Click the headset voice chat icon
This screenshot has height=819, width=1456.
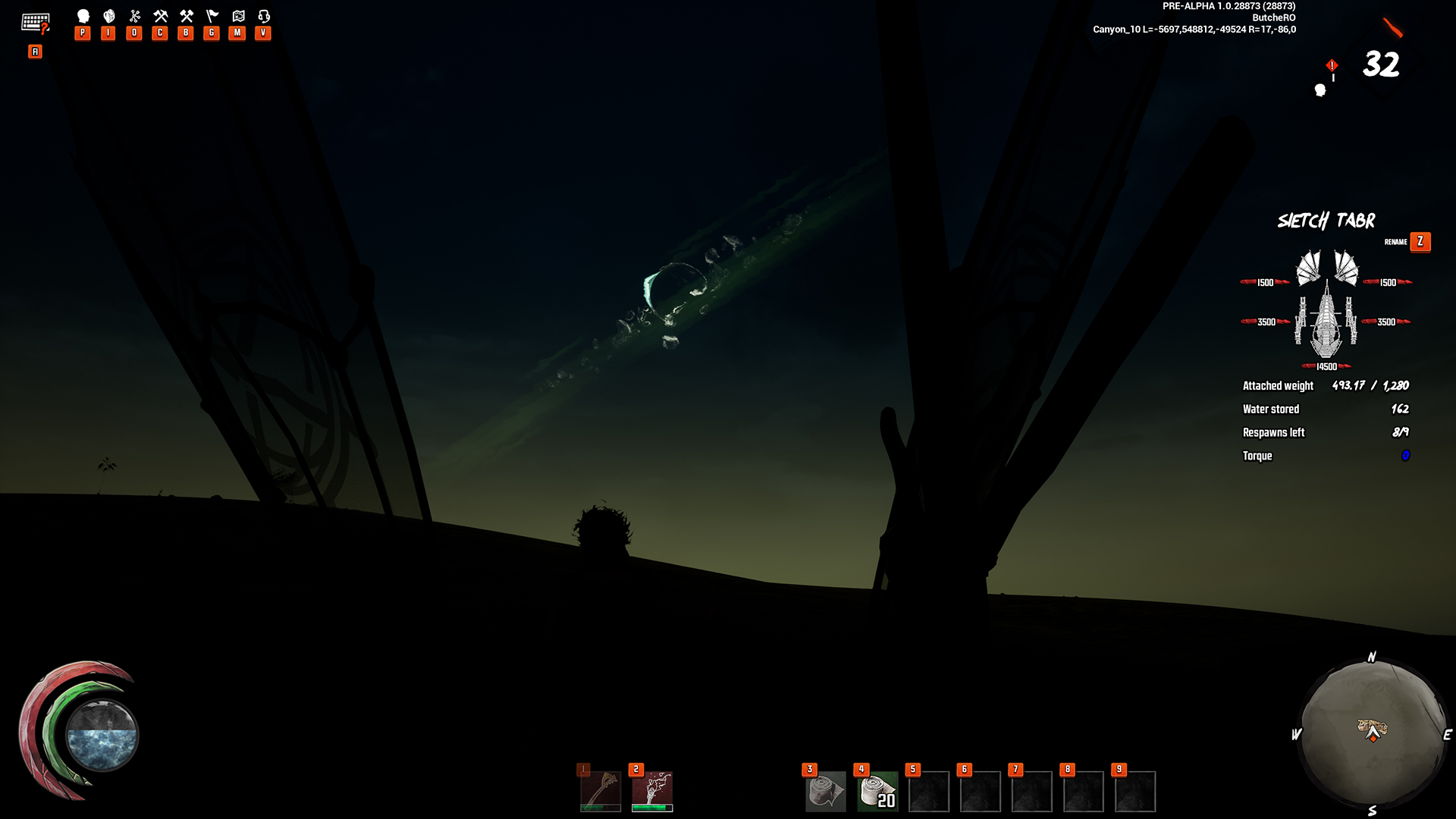click(x=264, y=16)
